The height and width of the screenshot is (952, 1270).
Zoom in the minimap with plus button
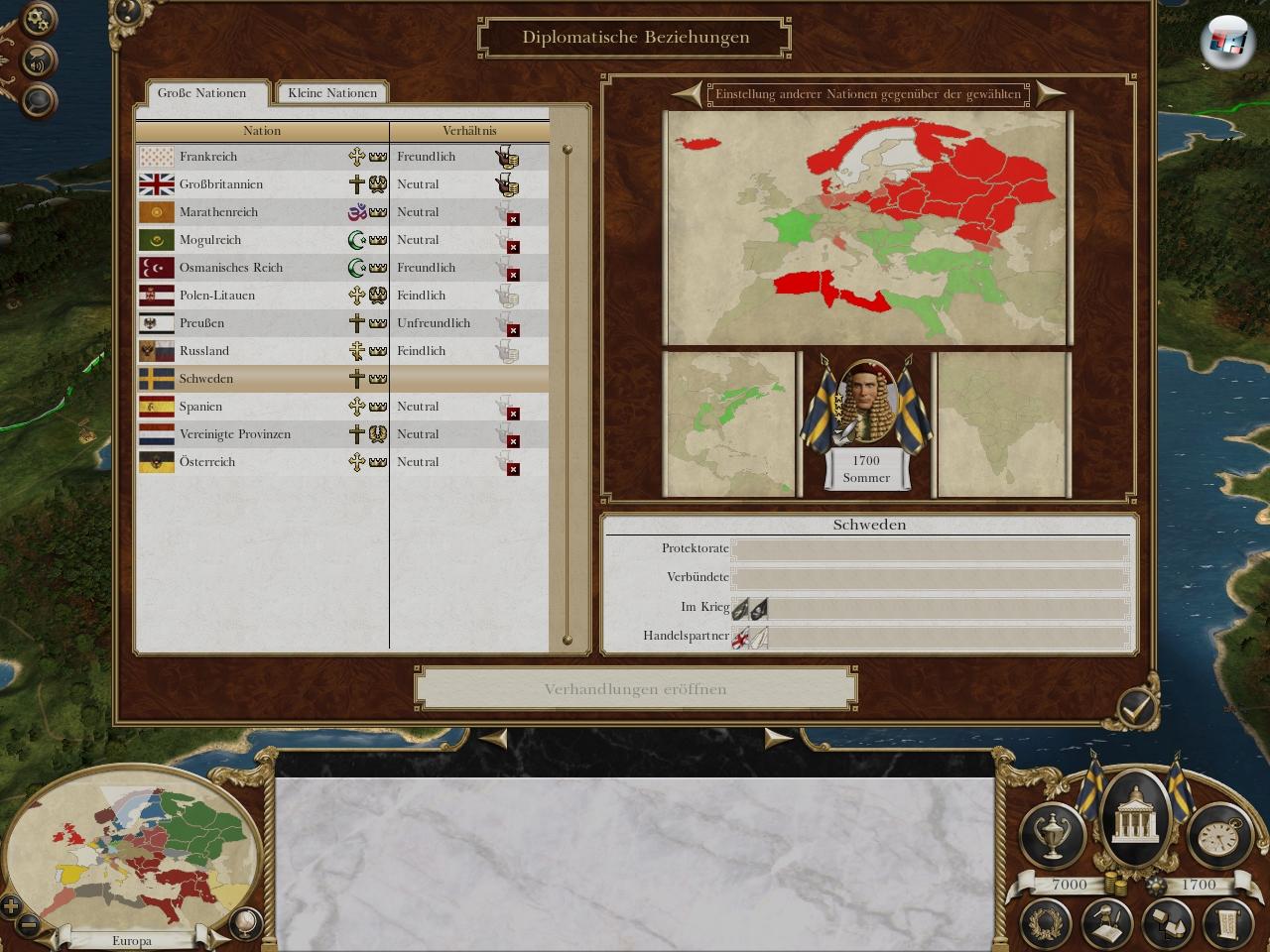click(11, 905)
